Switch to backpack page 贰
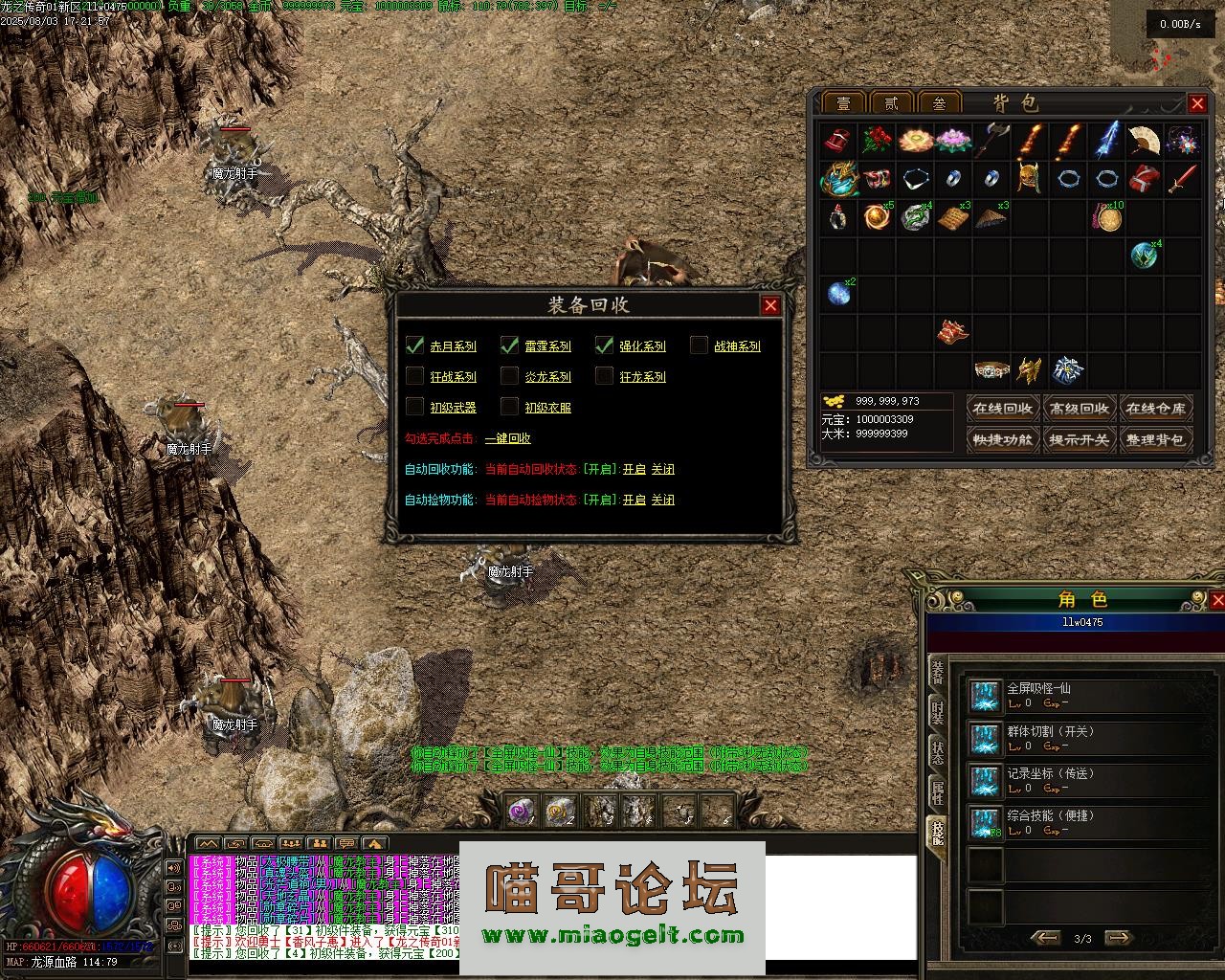1225x980 pixels. click(x=892, y=103)
